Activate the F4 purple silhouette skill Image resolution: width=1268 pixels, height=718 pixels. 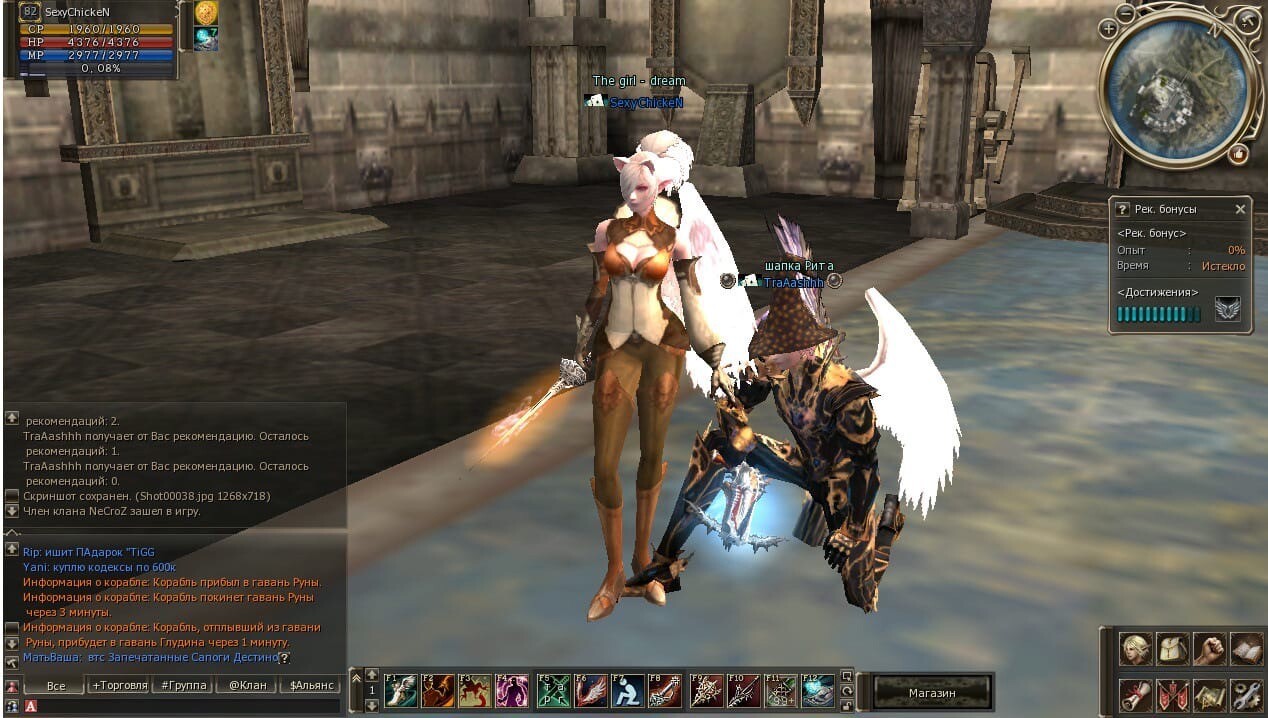512,691
